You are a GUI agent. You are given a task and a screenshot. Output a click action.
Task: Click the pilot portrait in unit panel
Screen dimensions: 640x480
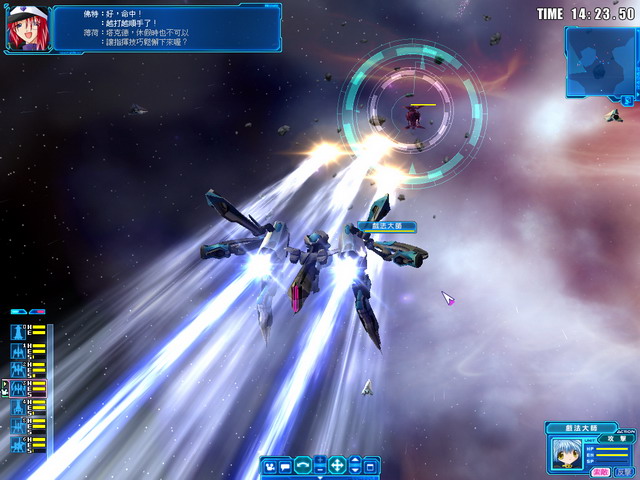565,455
